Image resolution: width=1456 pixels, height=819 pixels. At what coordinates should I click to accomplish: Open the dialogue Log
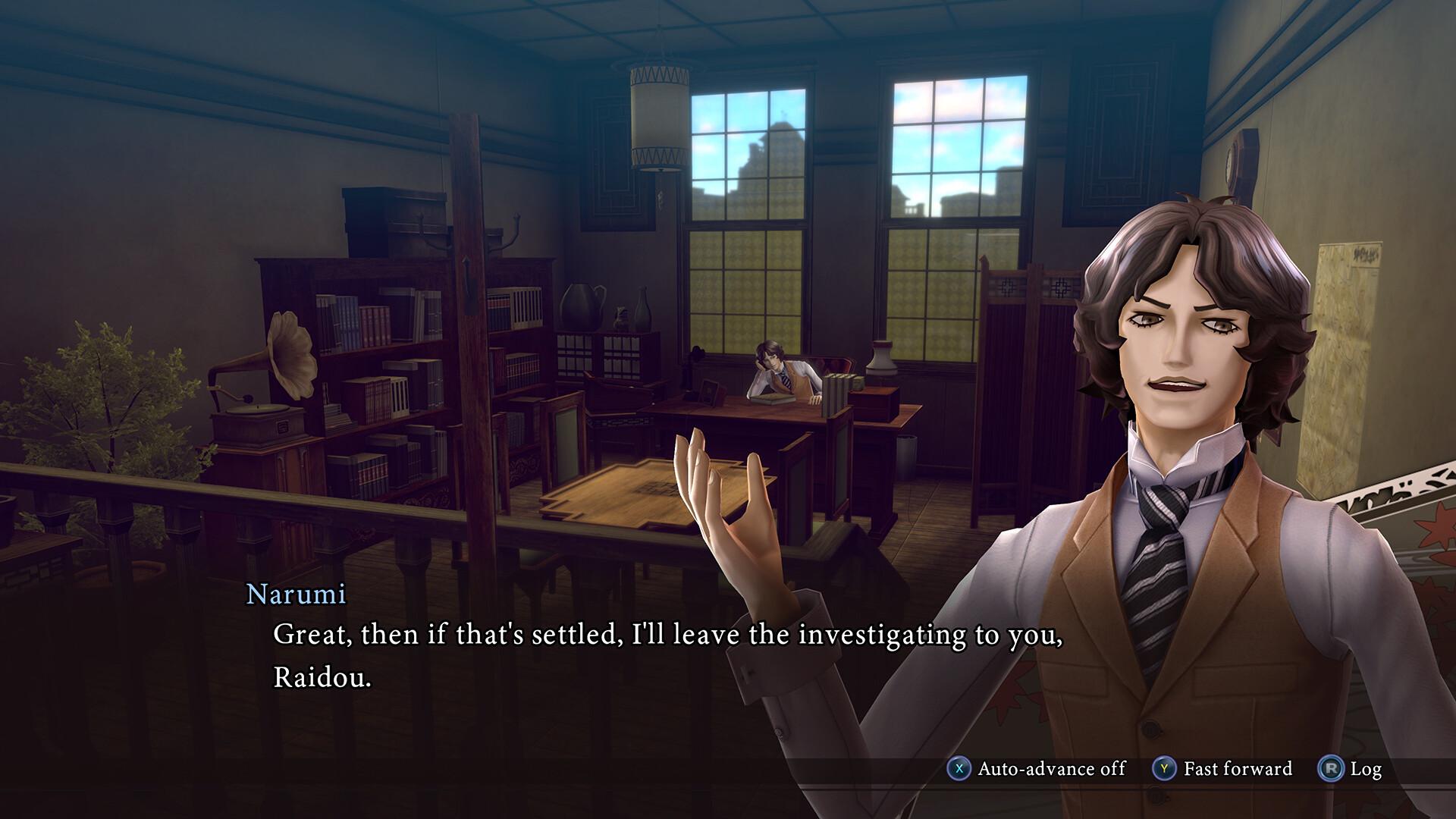(x=1351, y=769)
